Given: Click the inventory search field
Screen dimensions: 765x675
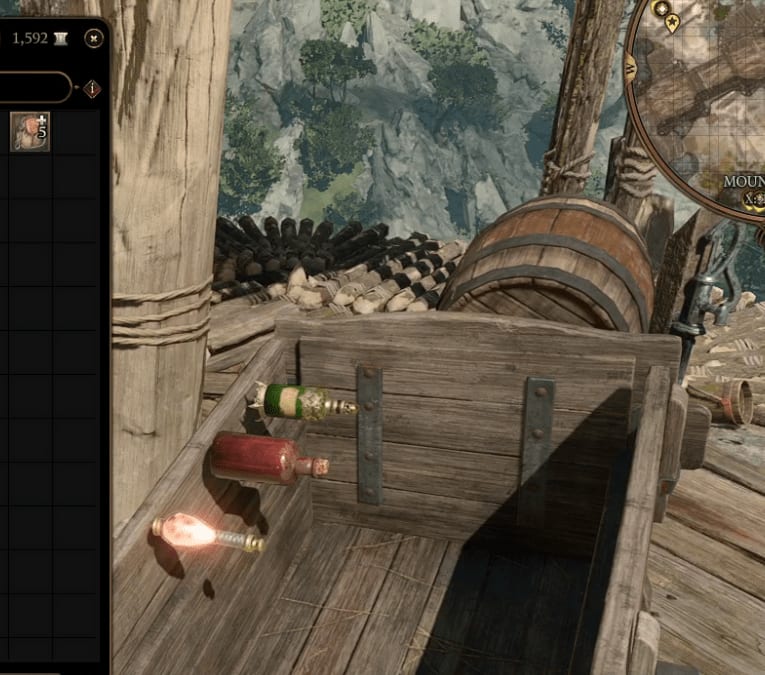Looking at the screenshot, I should pos(35,88).
